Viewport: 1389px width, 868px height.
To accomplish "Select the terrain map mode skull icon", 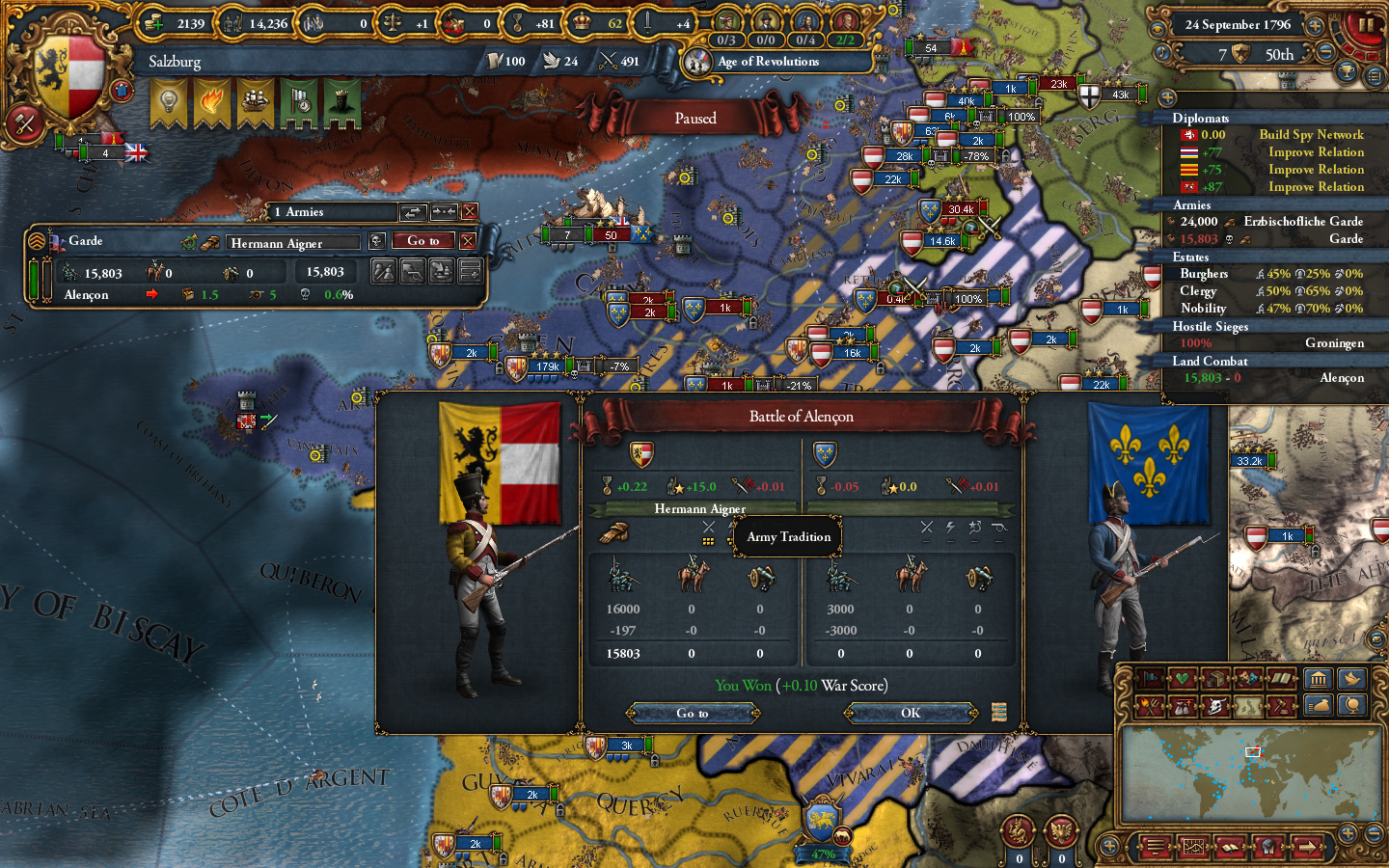I will click(1217, 705).
